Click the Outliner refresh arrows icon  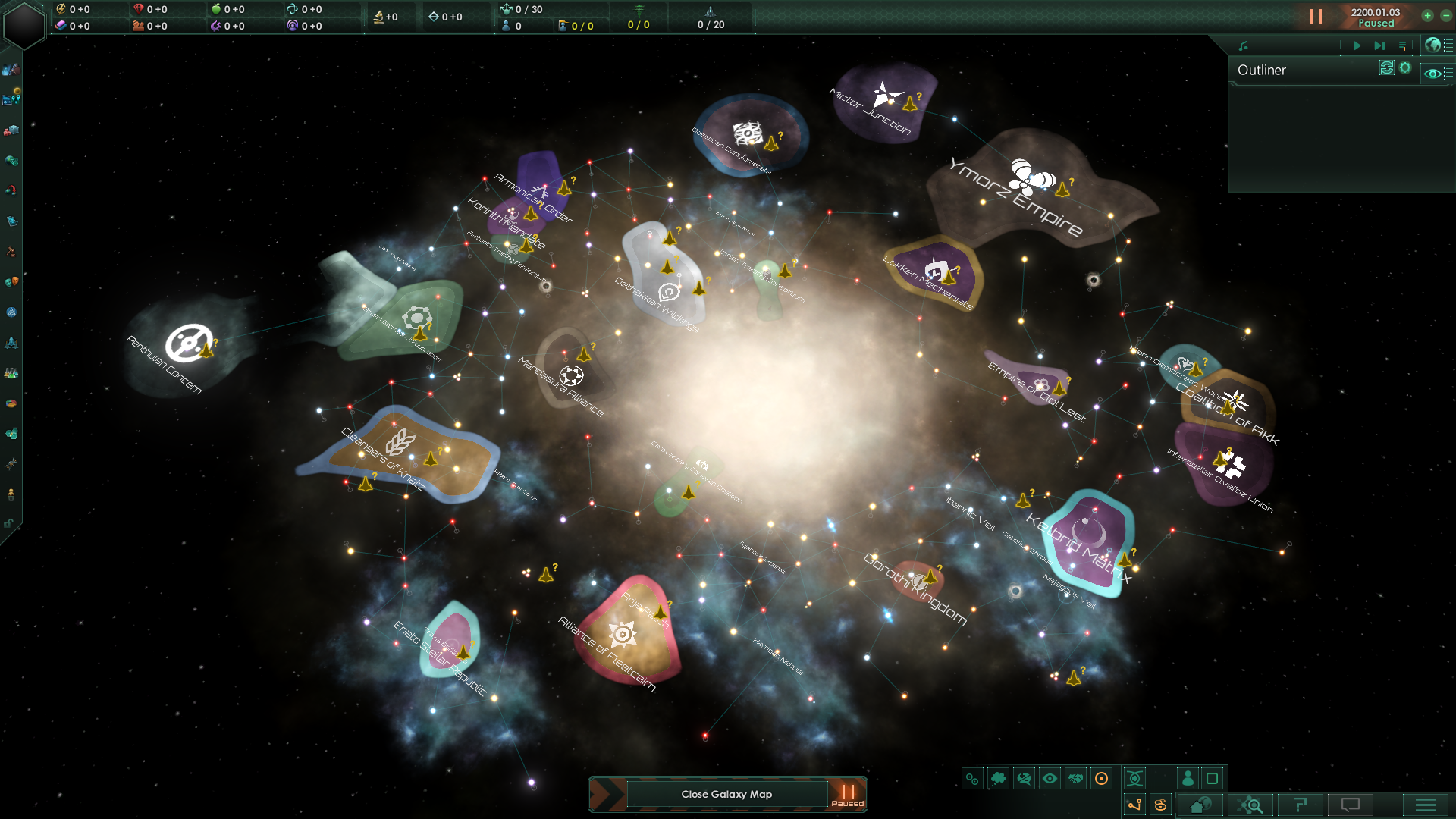(x=1386, y=68)
